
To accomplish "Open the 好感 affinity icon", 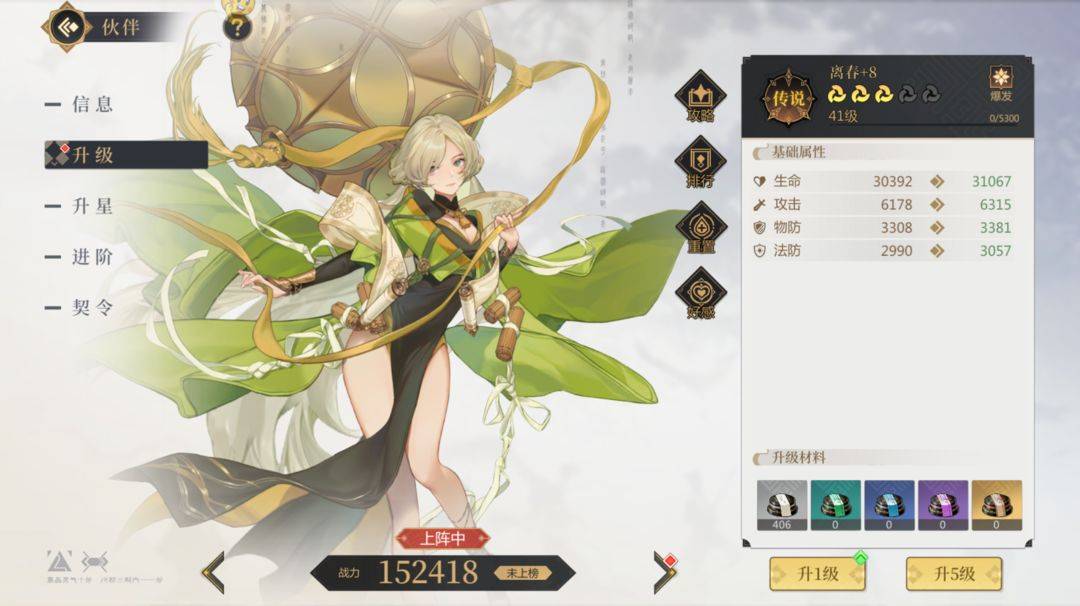I will pos(700,294).
